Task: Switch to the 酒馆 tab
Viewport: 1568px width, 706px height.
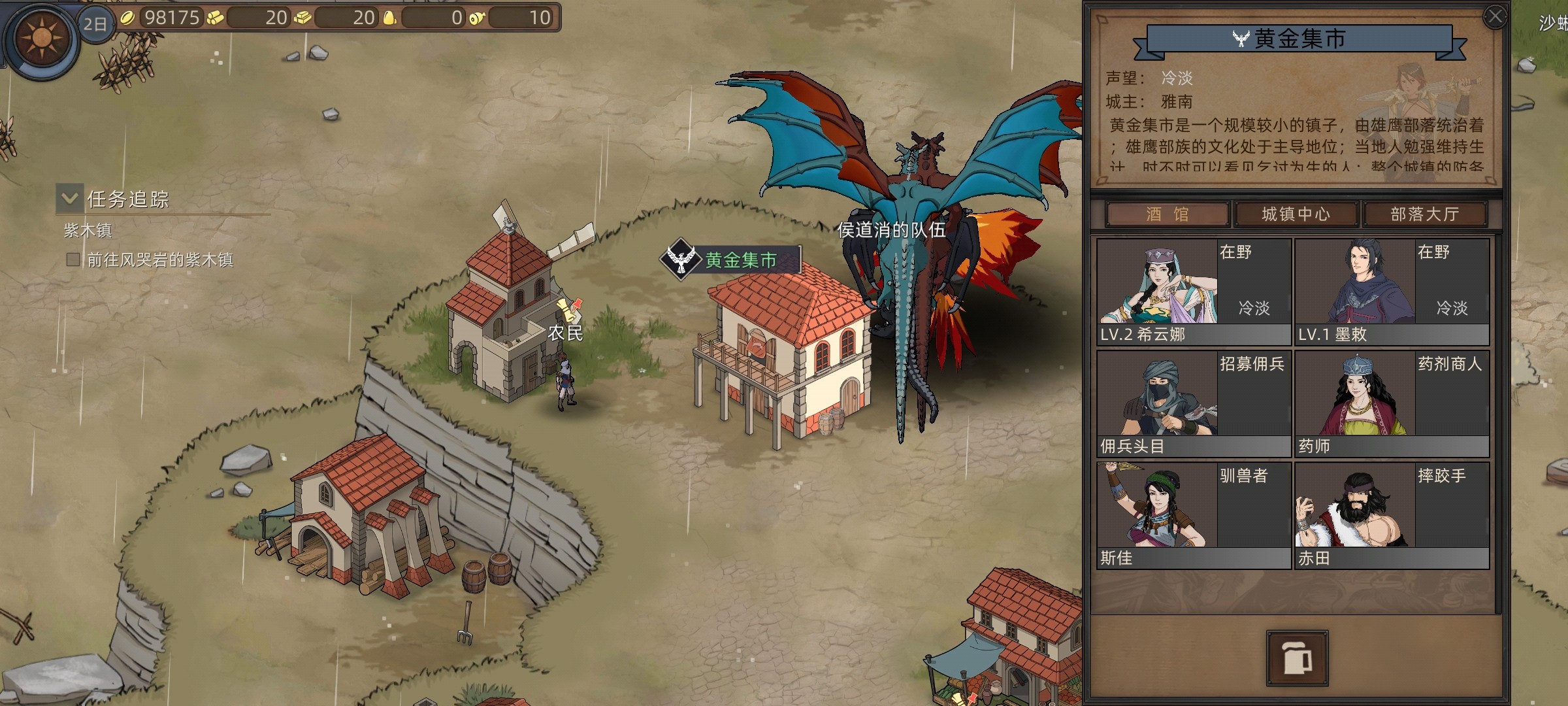Action: (1167, 214)
